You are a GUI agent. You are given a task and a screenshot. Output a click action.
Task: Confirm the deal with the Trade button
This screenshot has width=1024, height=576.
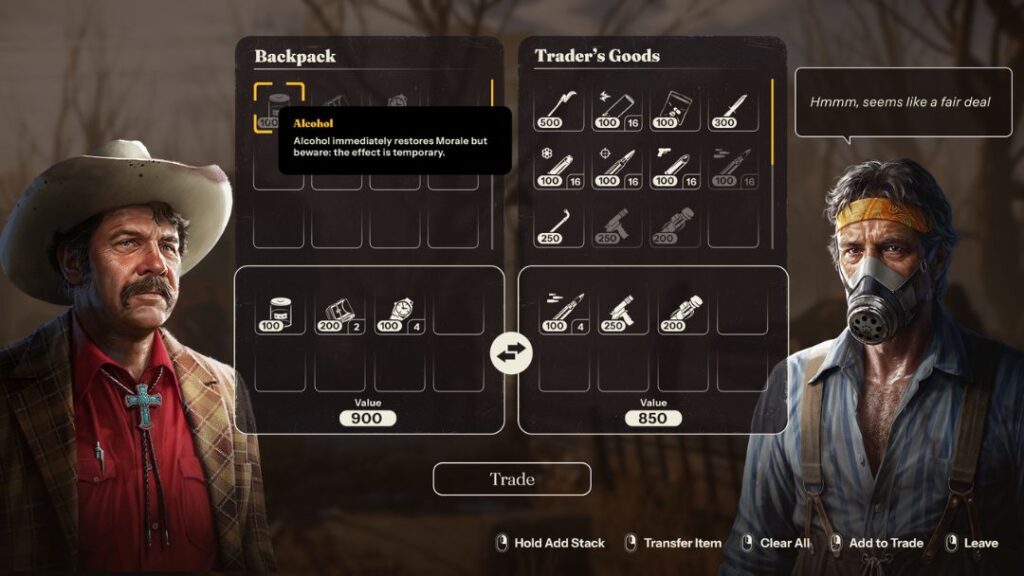[511, 479]
